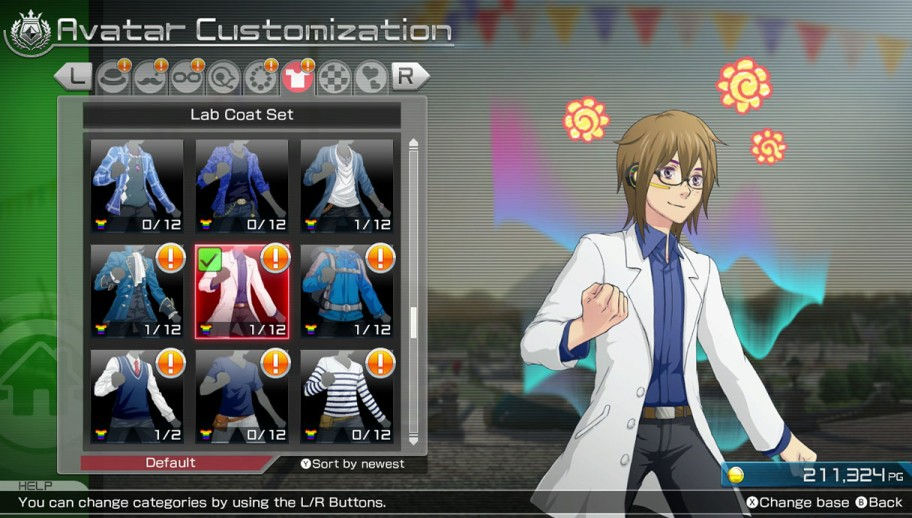This screenshot has height=518, width=912.
Task: Select the cardigan with white tee outfit
Action: pyautogui.click(x=346, y=186)
